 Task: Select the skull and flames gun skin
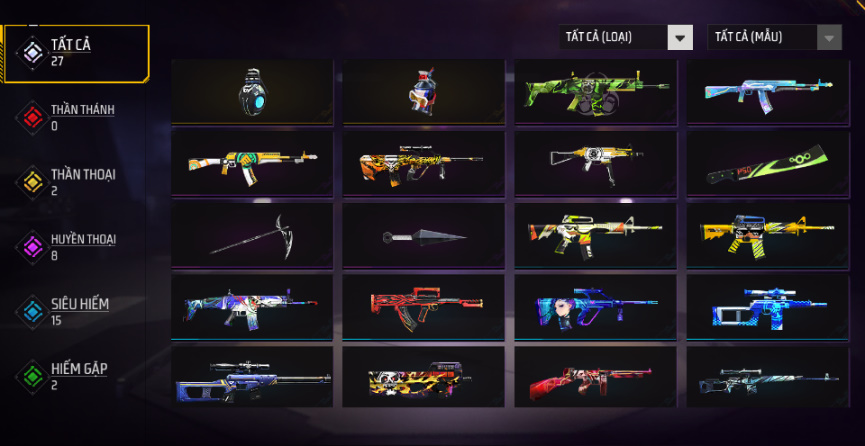point(423,377)
